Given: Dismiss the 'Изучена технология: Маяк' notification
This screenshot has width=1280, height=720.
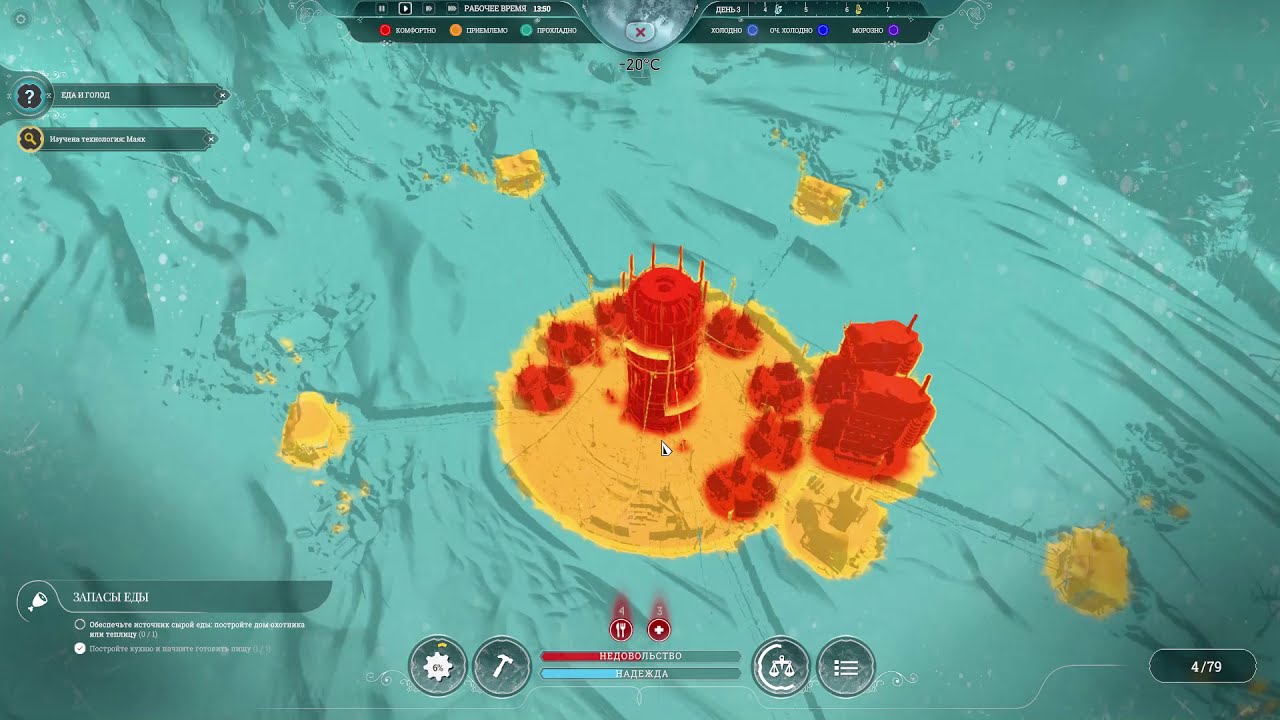Looking at the screenshot, I should [x=210, y=139].
